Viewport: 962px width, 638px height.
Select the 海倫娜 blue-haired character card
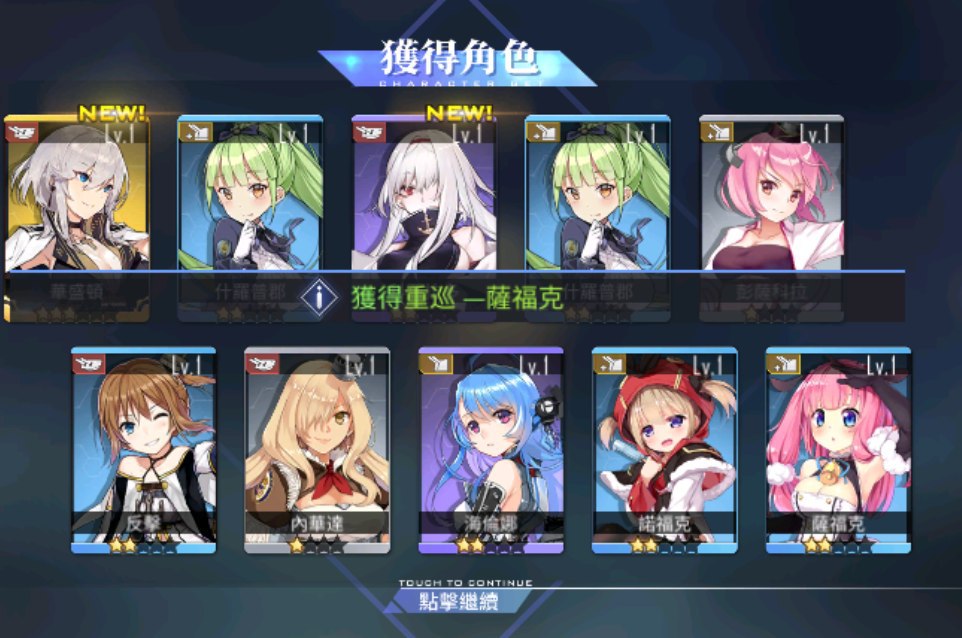pos(491,450)
